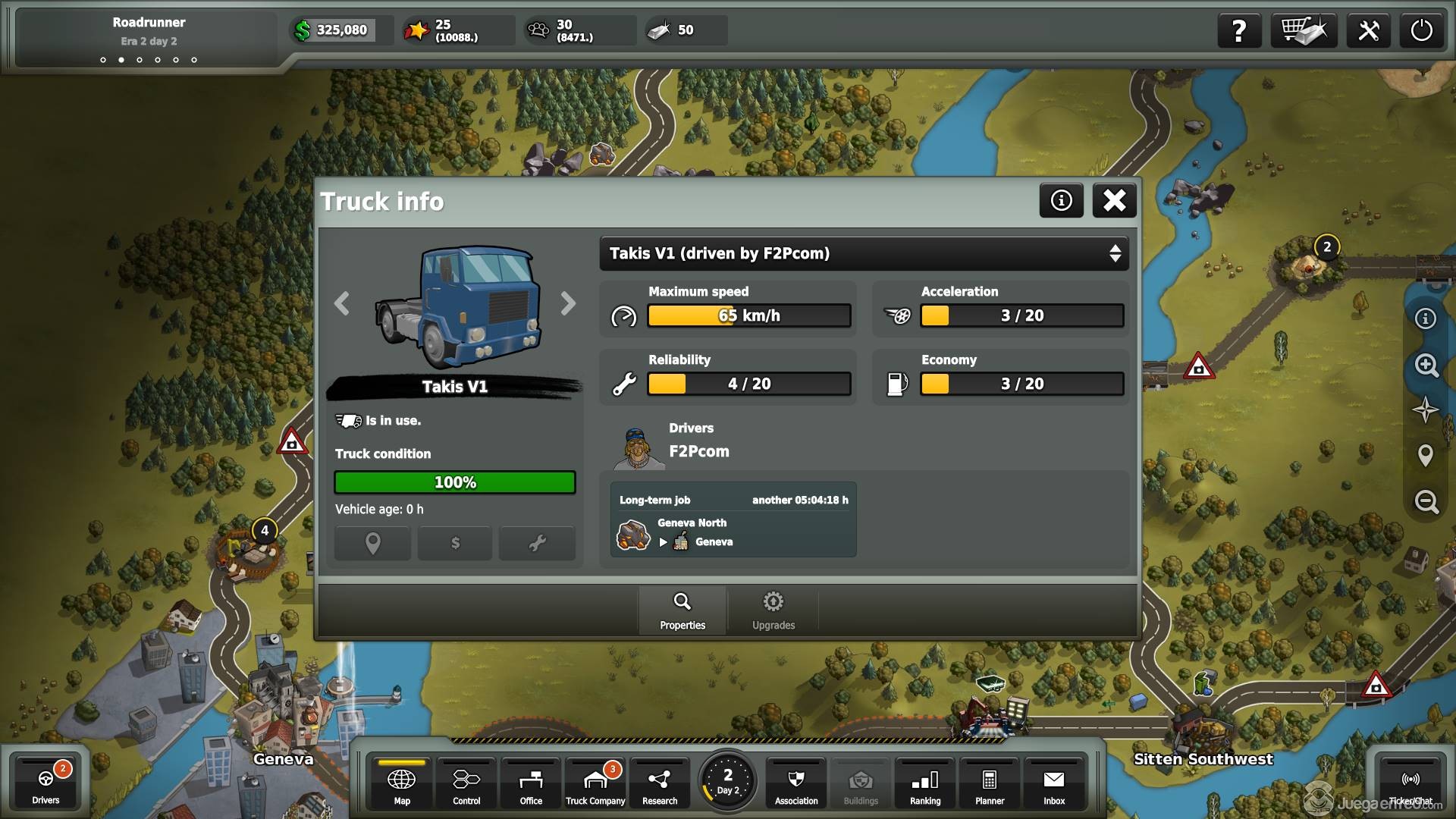Open the truck info details button
The image size is (1456, 819).
pyautogui.click(x=1061, y=200)
